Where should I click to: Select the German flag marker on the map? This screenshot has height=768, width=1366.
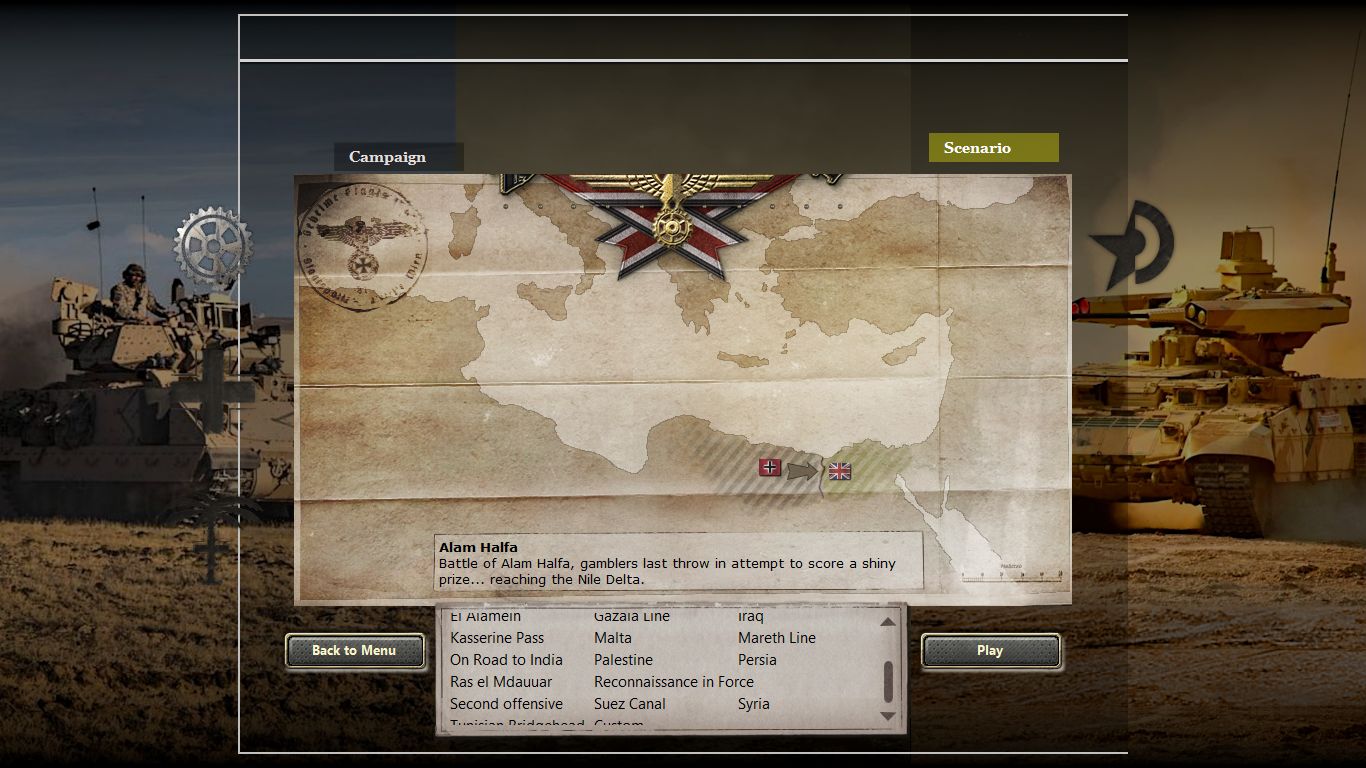[770, 466]
